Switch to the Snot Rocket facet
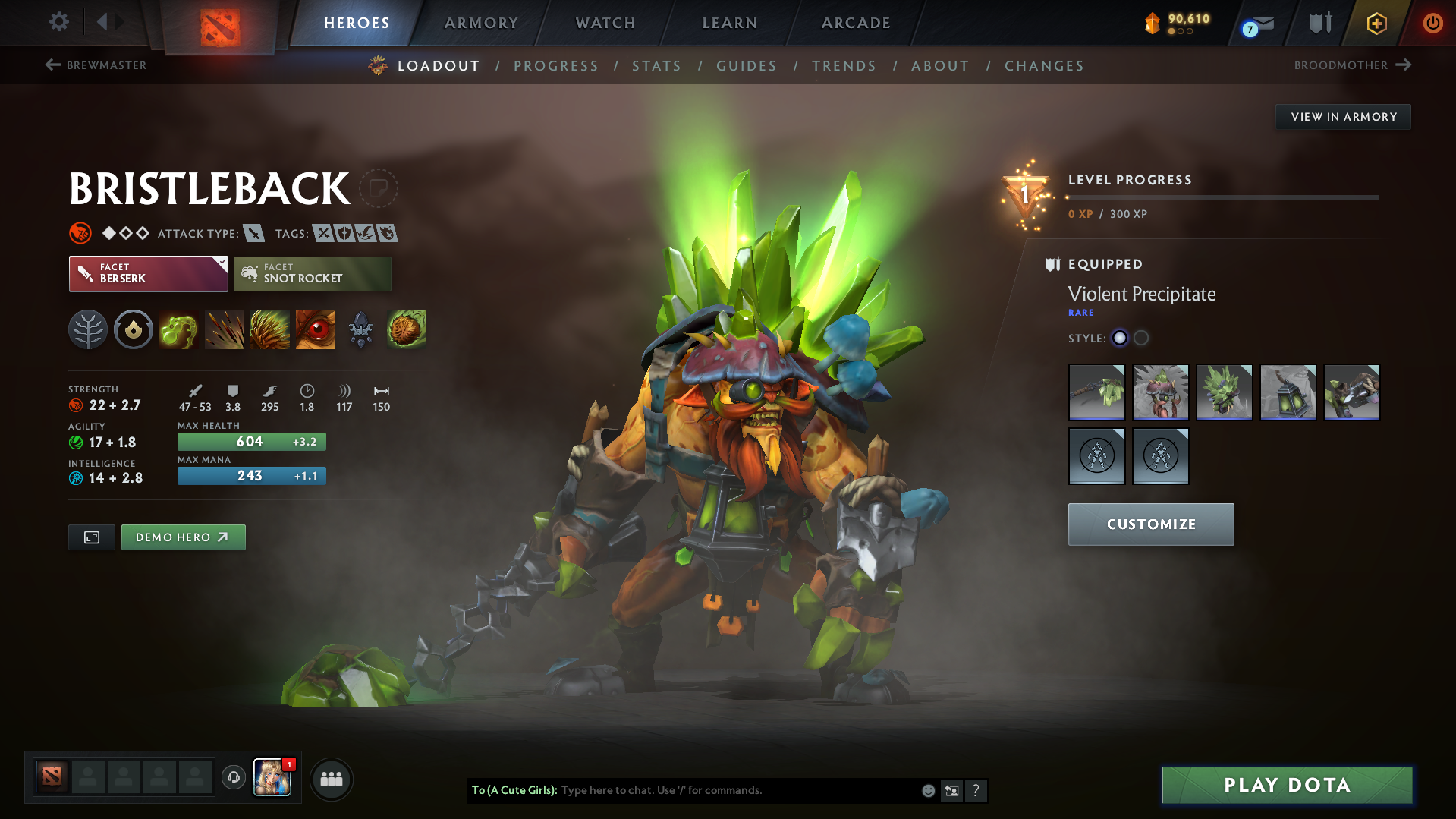Image resolution: width=1456 pixels, height=819 pixels. [x=312, y=273]
